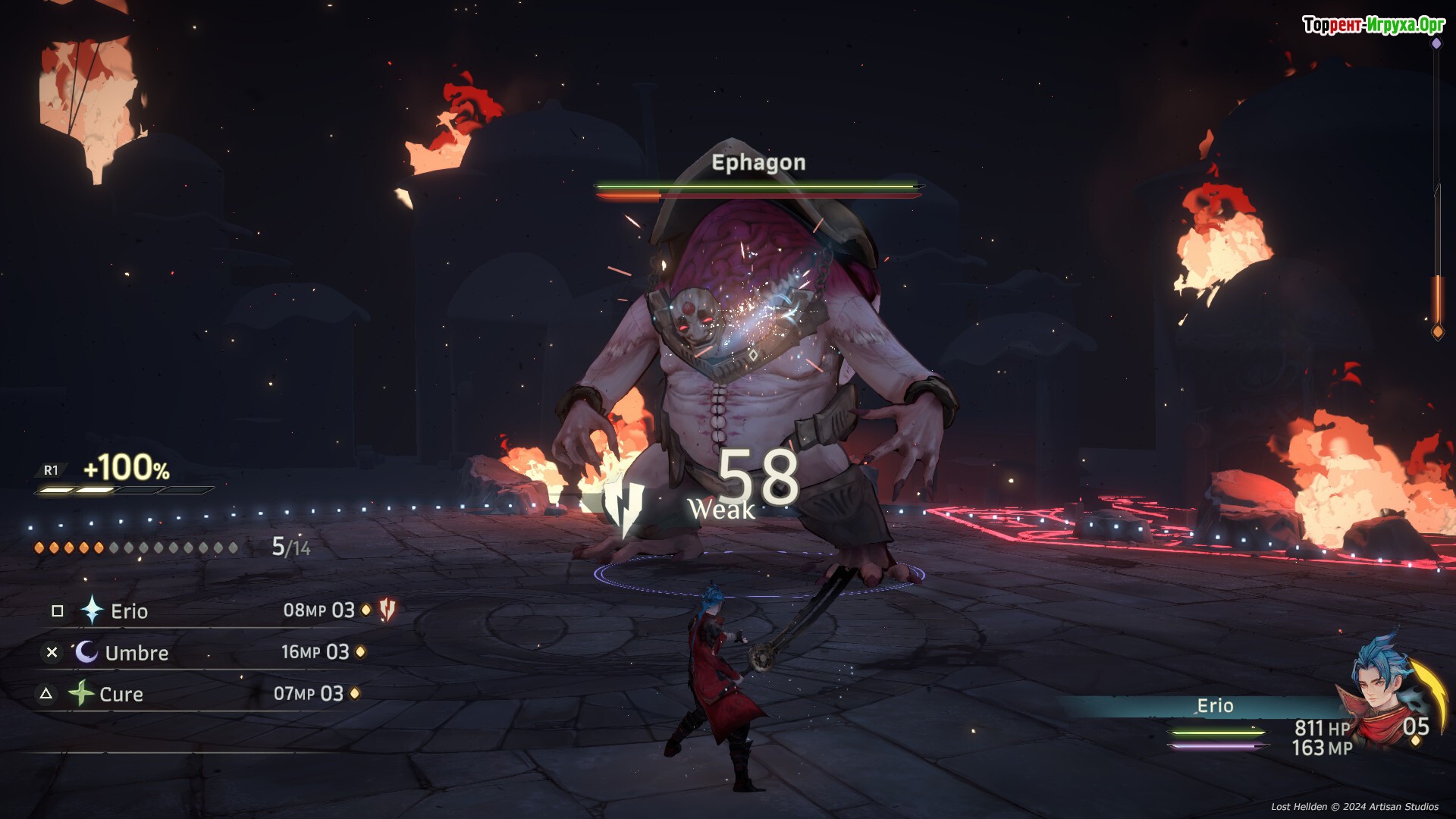1456x819 pixels.
Task: Cast the Cure spell entry
Action: tap(121, 694)
